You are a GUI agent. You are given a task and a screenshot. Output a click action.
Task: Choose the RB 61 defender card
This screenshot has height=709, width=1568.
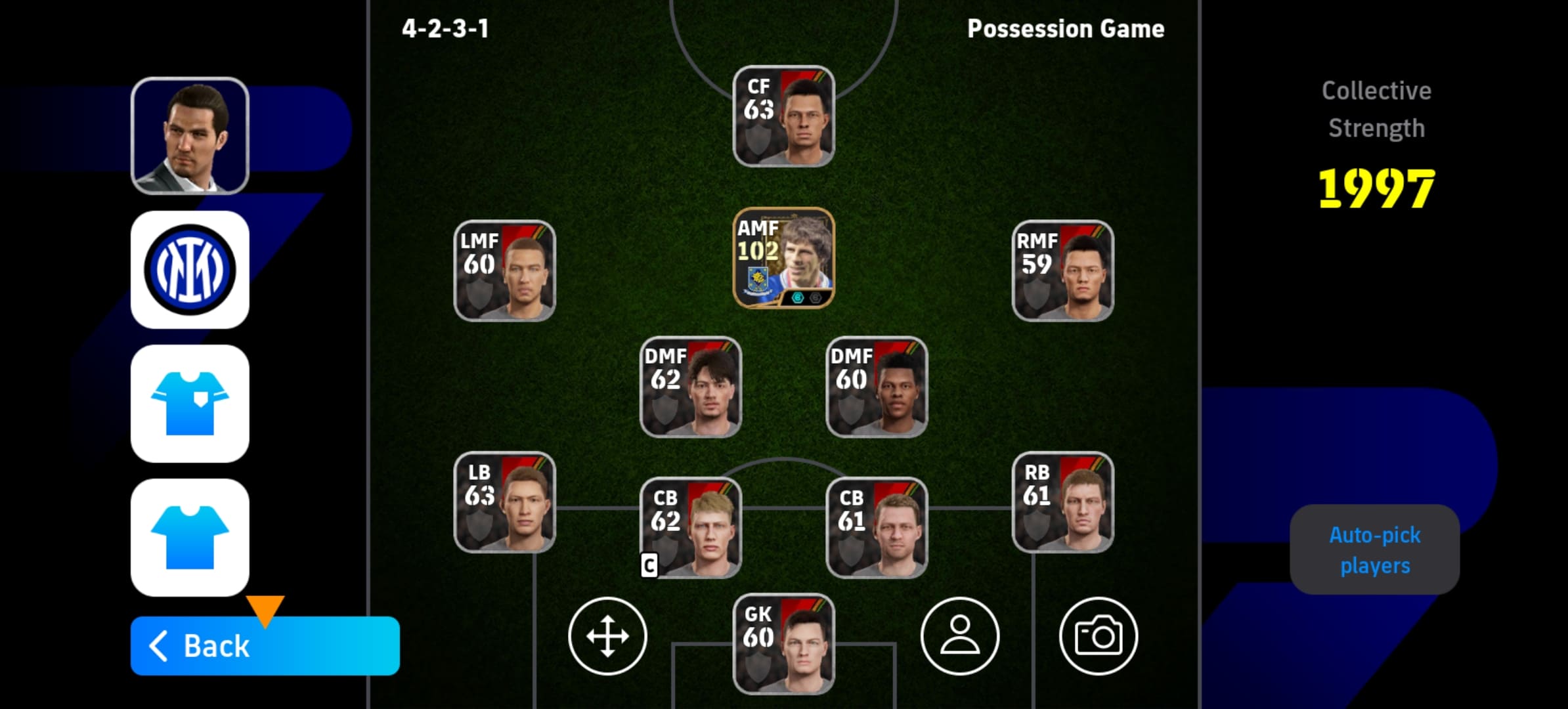pyautogui.click(x=1062, y=502)
